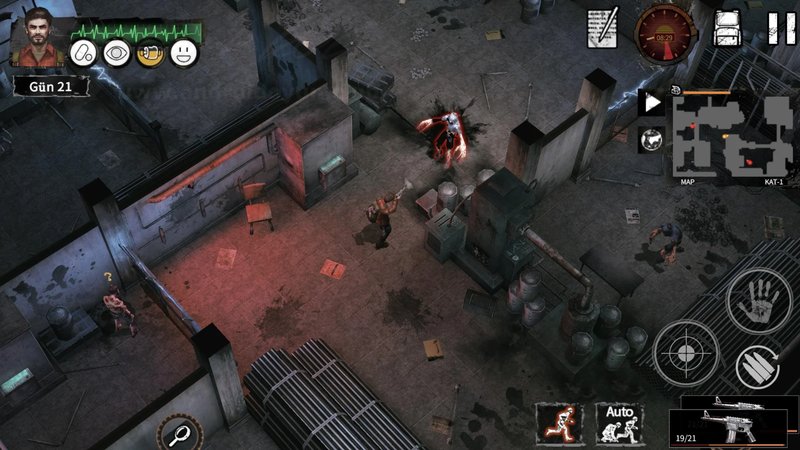Image resolution: width=800 pixels, height=450 pixels.
Task: Tap the red day-night clock dial
Action: coord(664,29)
